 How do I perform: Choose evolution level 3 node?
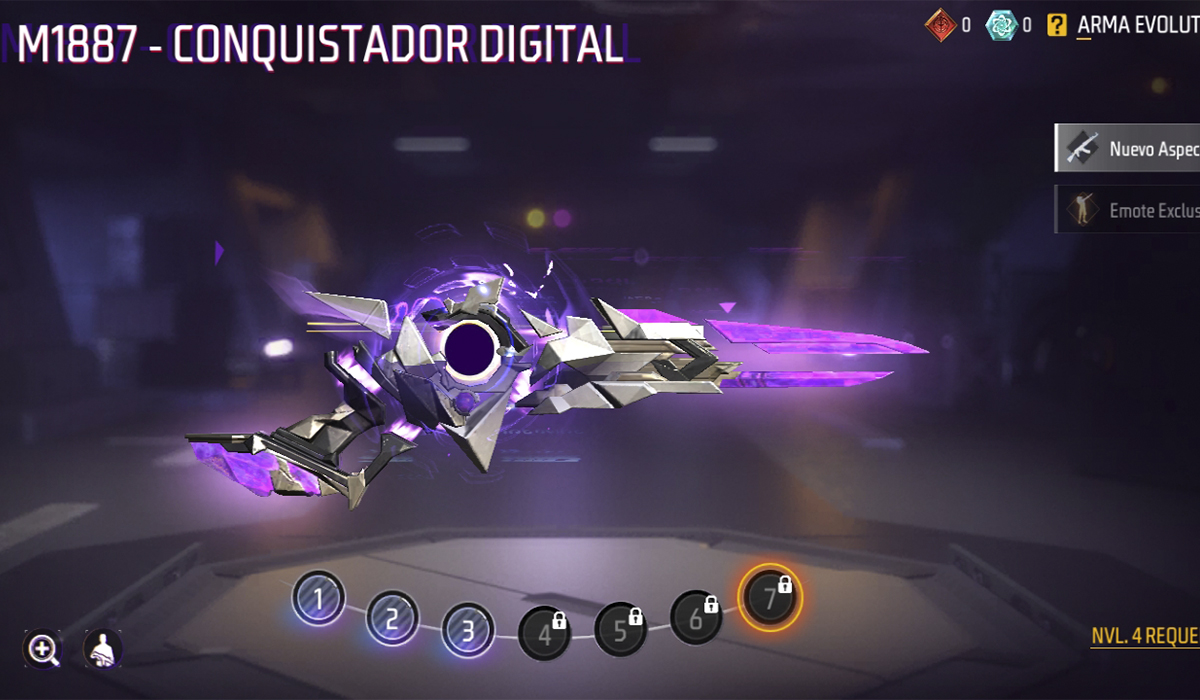click(467, 629)
